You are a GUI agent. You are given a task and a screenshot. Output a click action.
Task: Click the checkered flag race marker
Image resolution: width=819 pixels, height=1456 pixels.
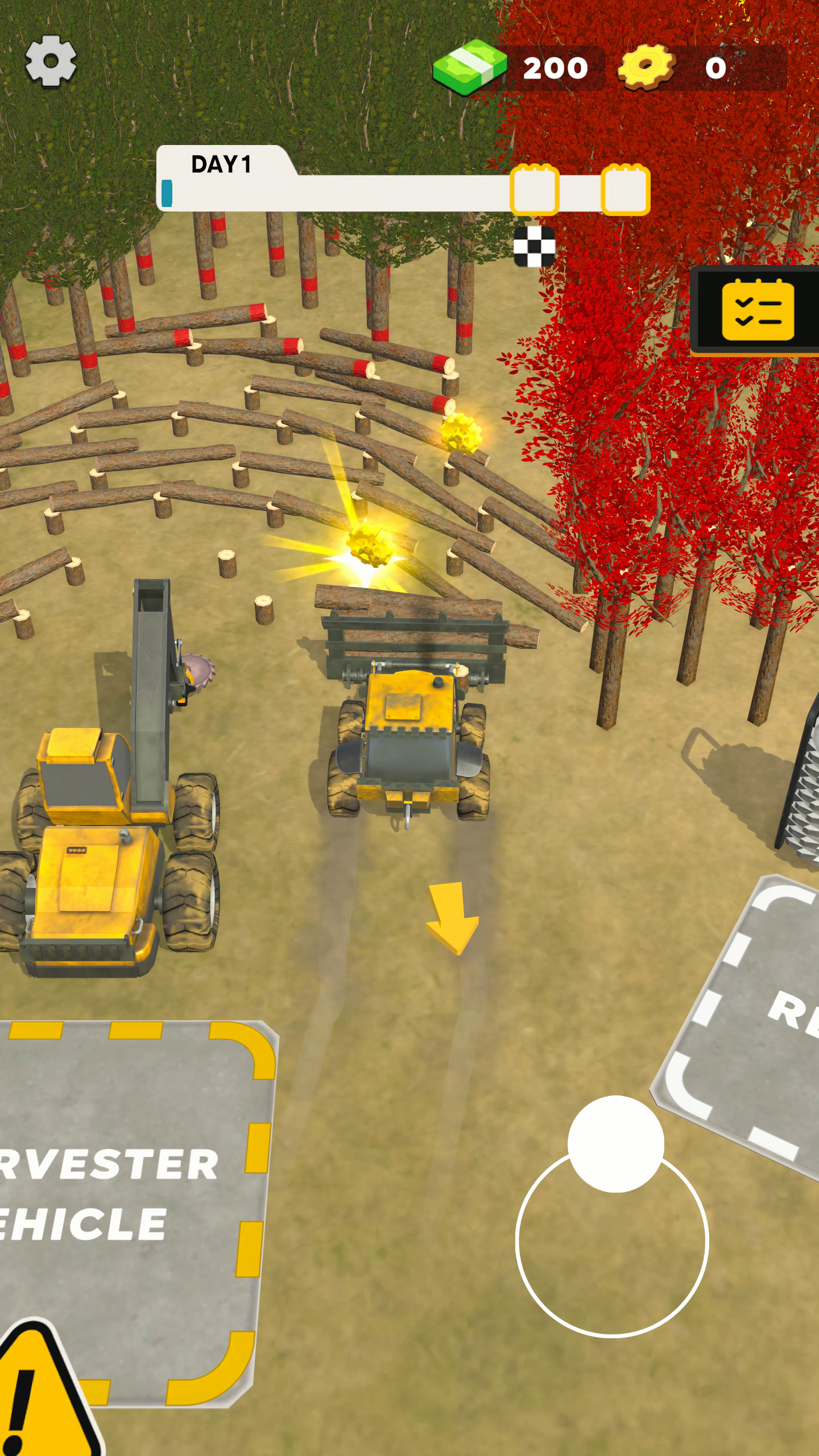click(x=533, y=245)
